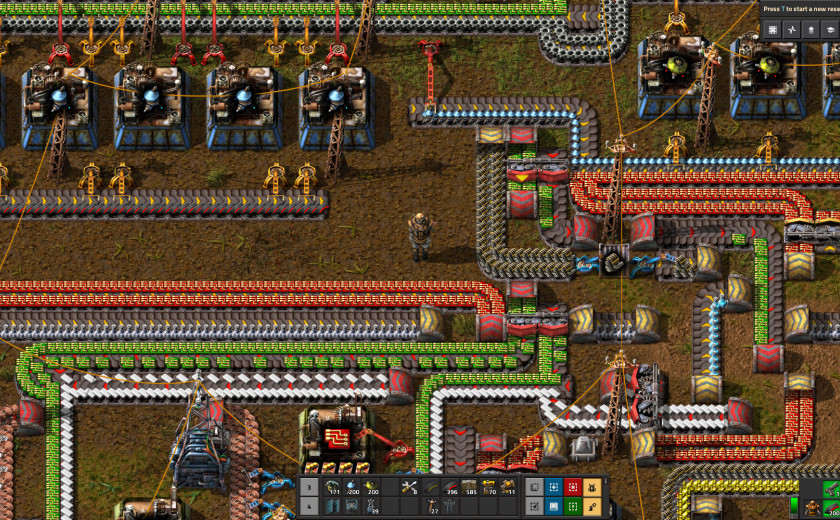
Task: Click the blue blueprint shortcut with dashed square
Action: tap(554, 488)
